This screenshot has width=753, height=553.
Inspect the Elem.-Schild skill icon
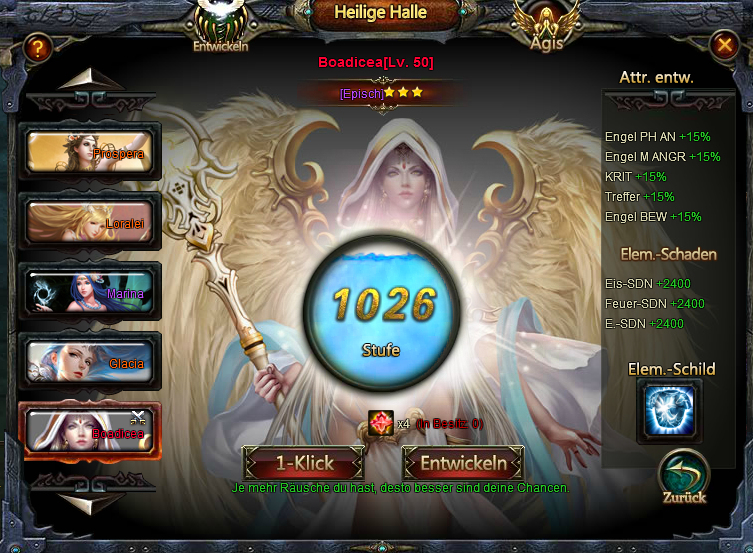pos(670,412)
